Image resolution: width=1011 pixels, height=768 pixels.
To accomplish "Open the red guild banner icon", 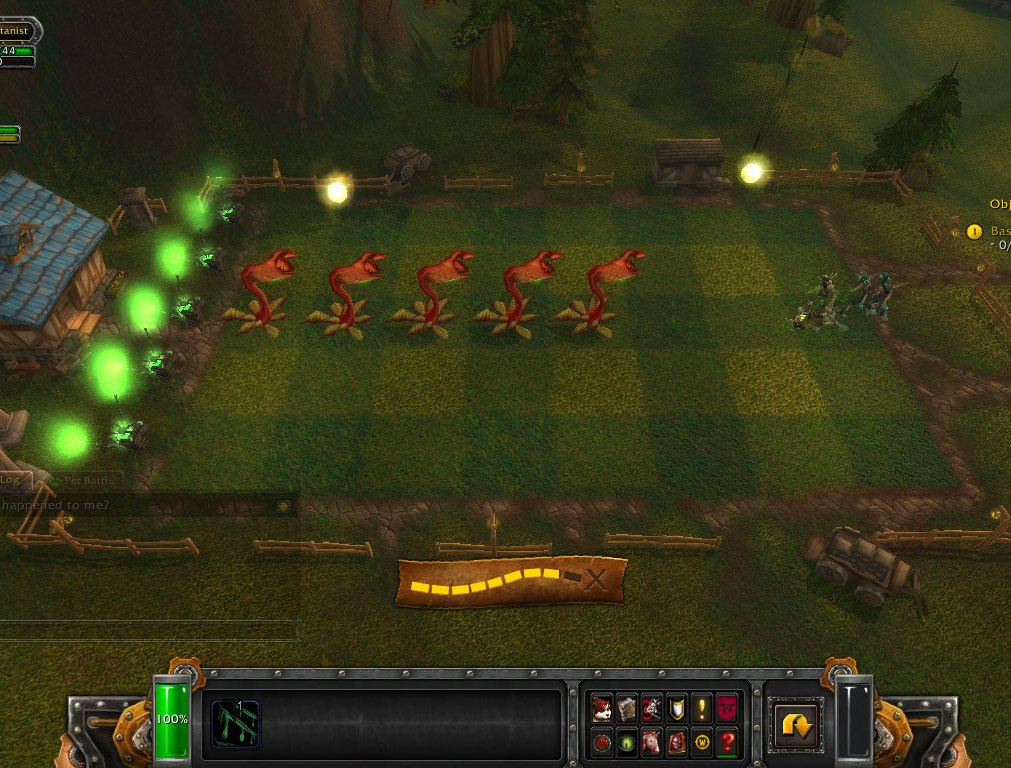I will [727, 708].
